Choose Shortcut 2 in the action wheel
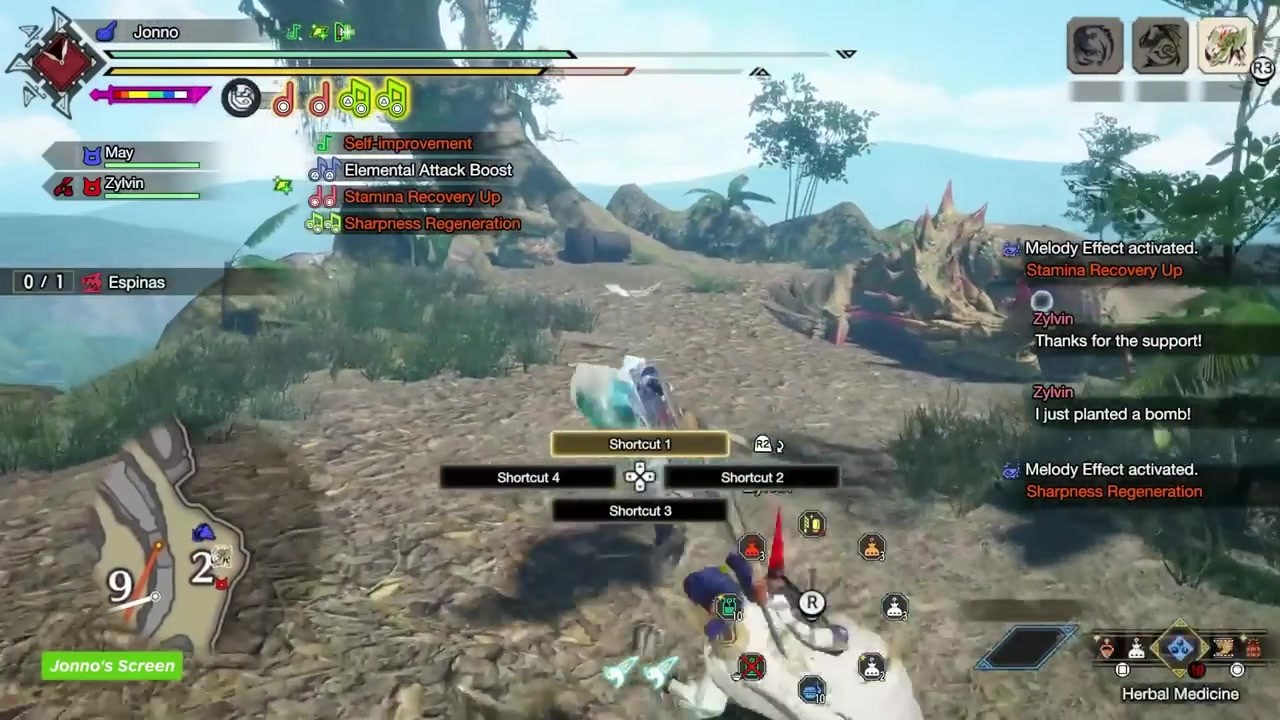This screenshot has height=720, width=1280. click(x=752, y=478)
